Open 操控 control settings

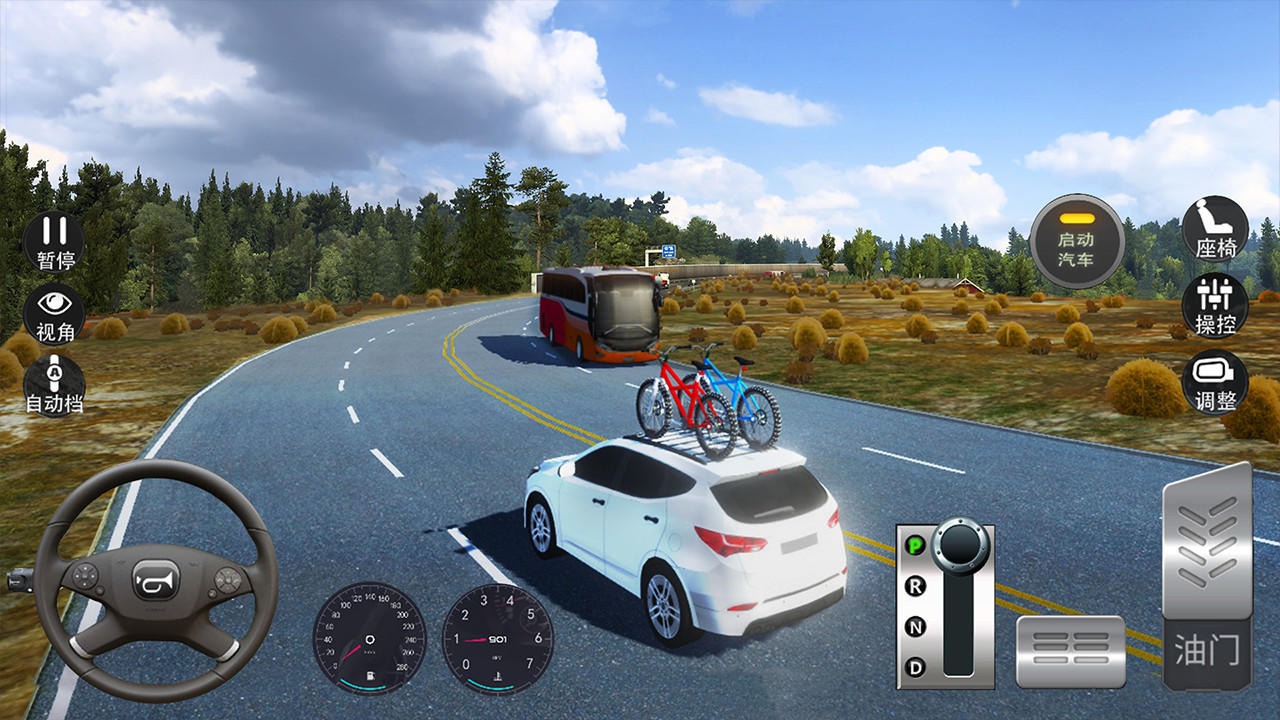pyautogui.click(x=1215, y=305)
